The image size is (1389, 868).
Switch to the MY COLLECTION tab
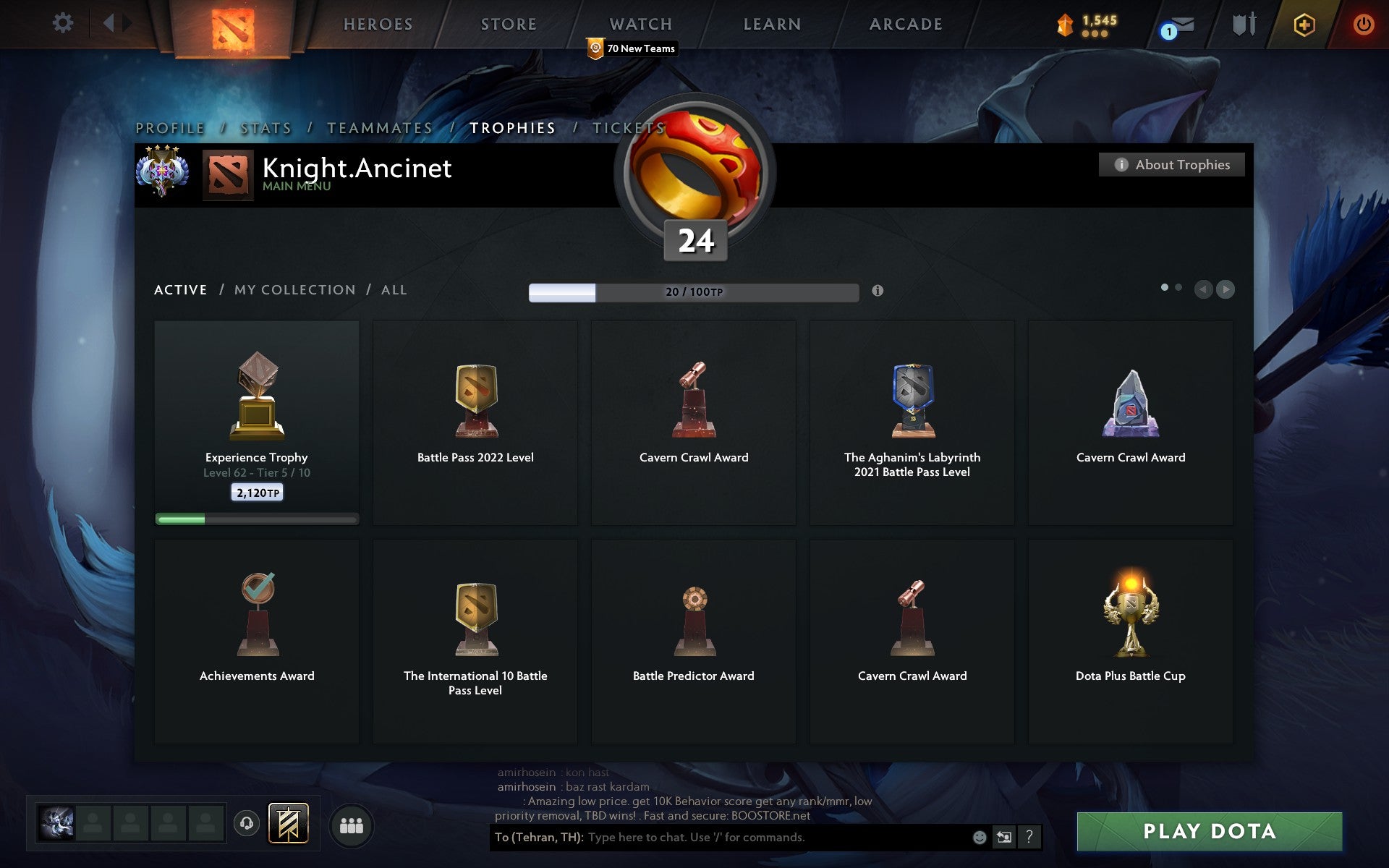293,289
